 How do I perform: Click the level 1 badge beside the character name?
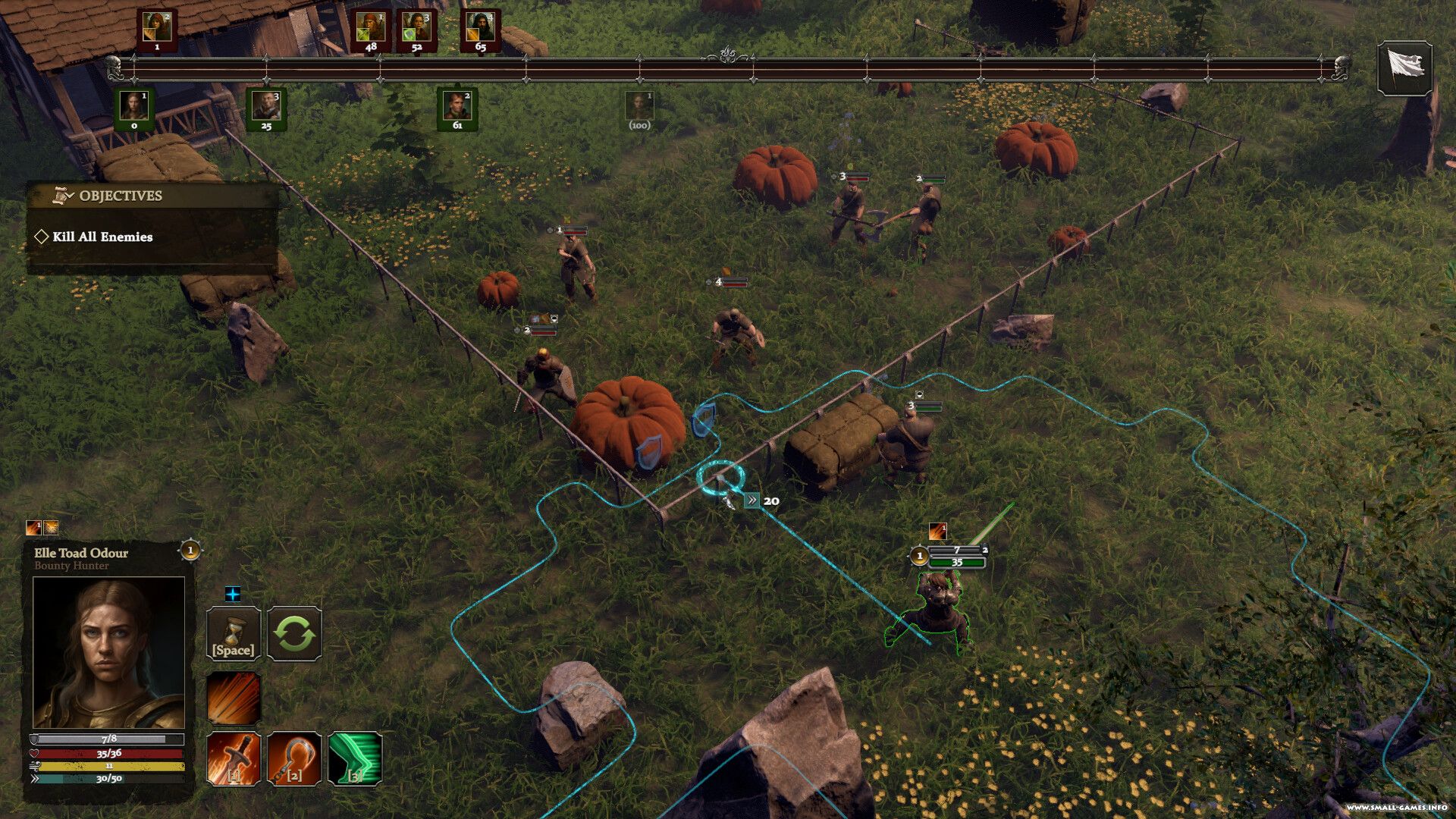coord(190,550)
